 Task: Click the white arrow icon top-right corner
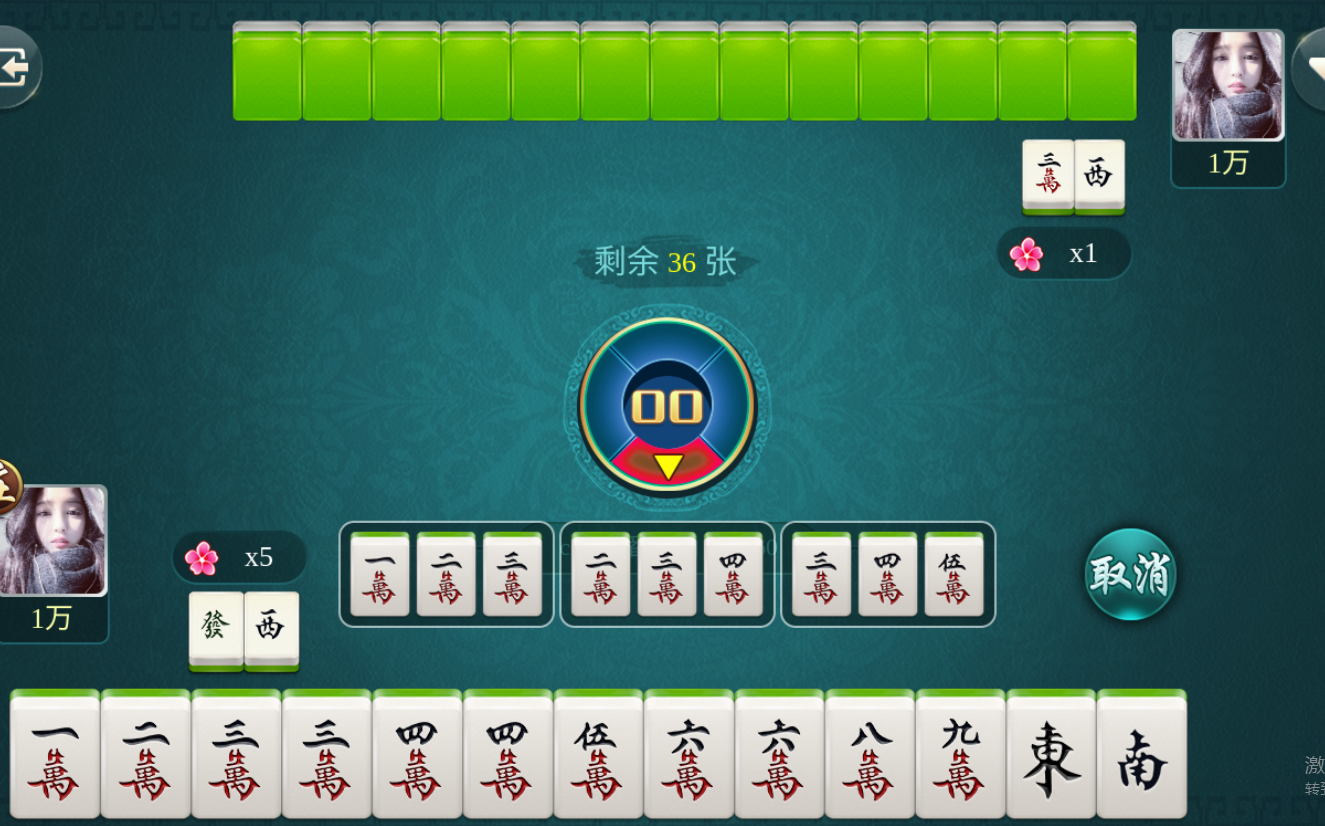[1315, 65]
